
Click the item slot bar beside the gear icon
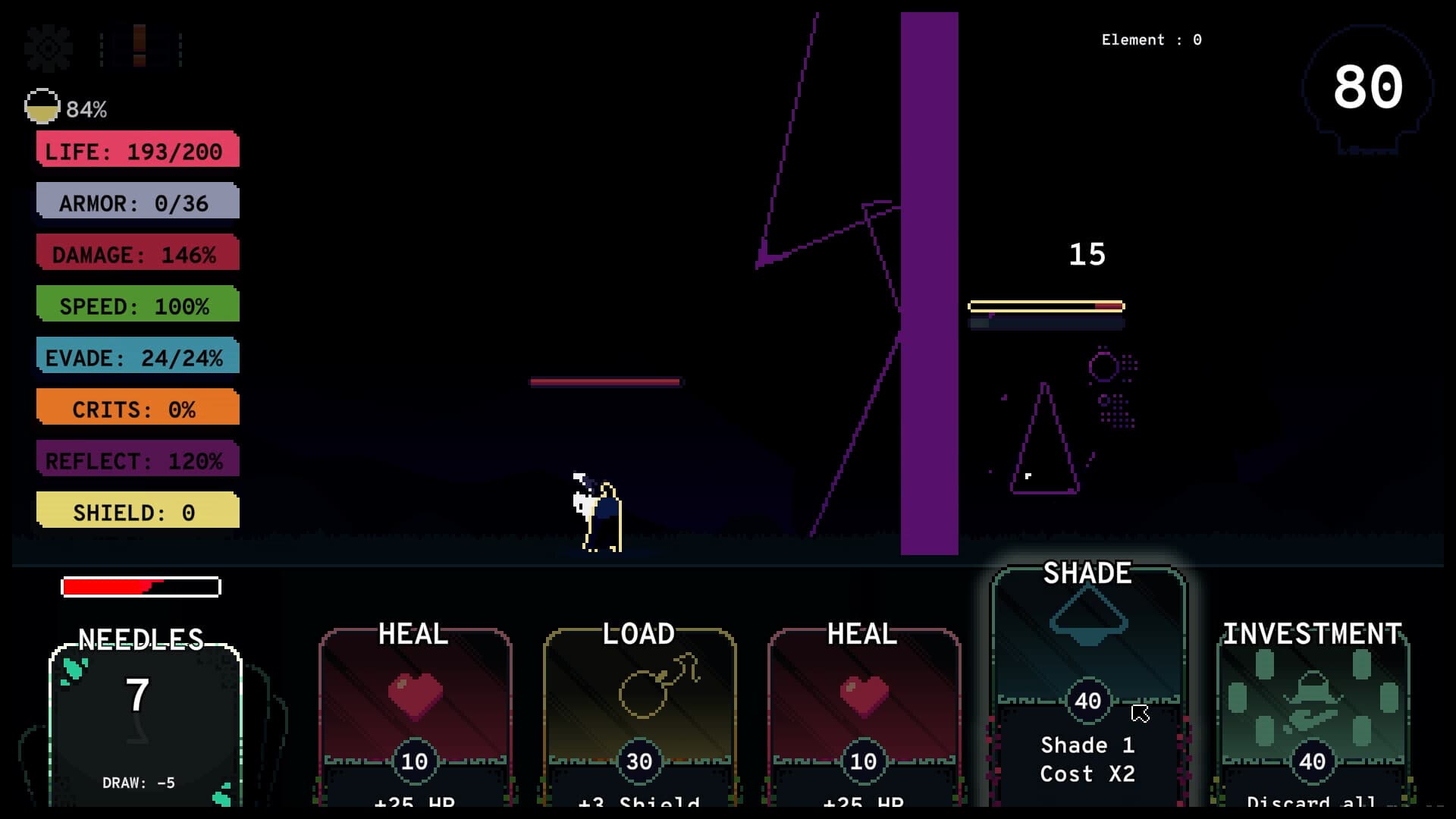(140, 47)
